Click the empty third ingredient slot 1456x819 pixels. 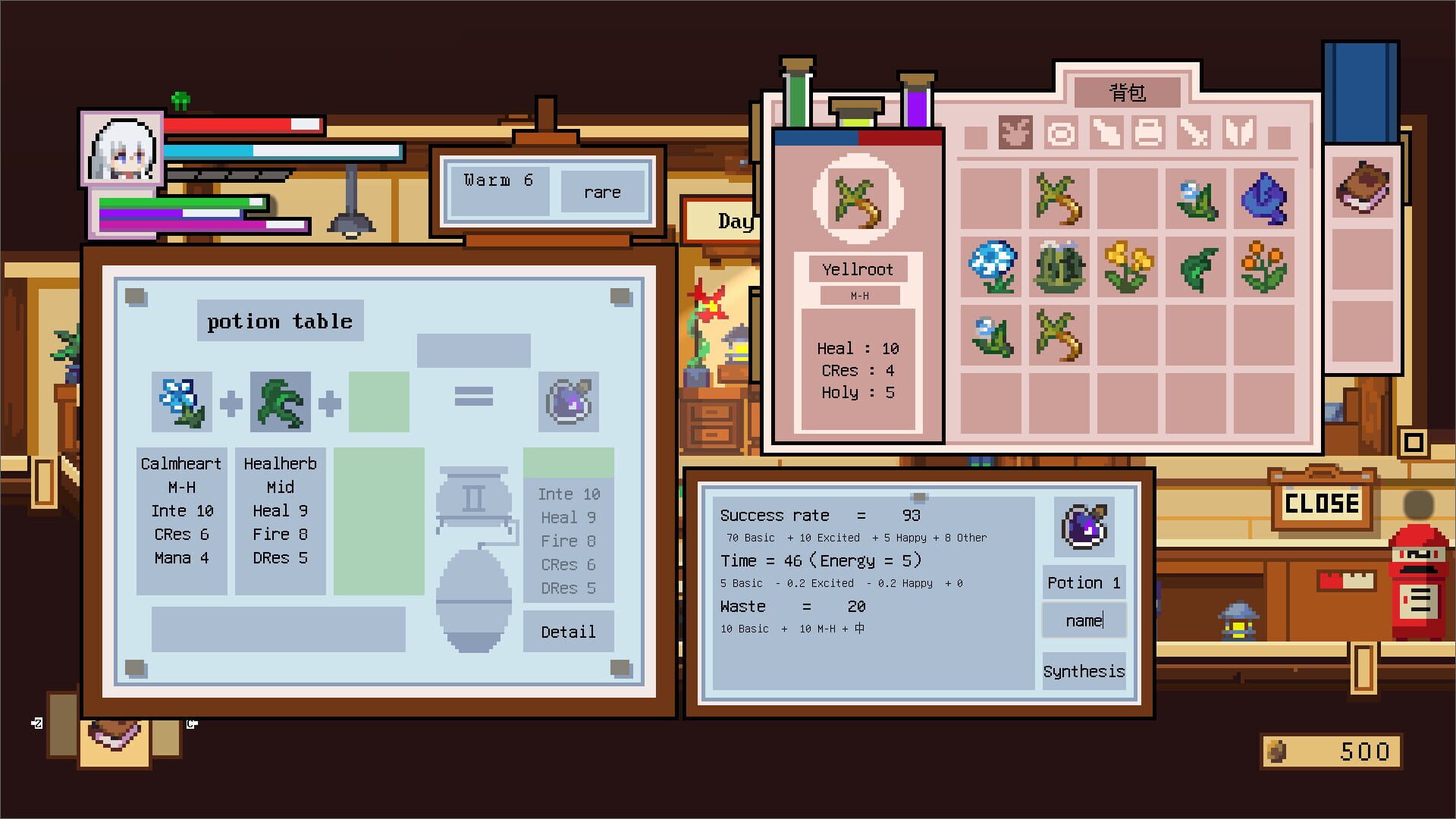(378, 401)
